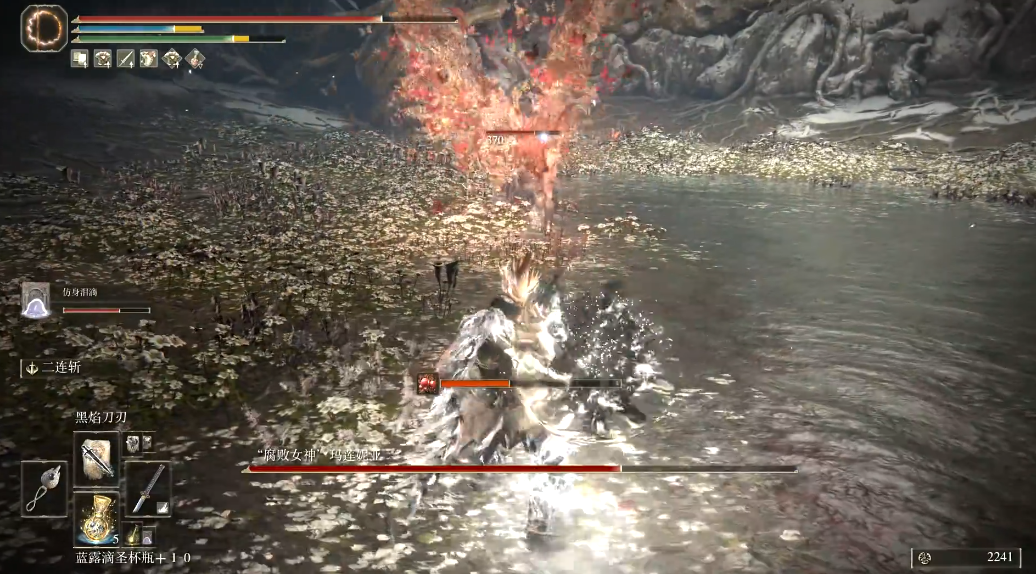Click the red rot status icon above enemy bar

[428, 382]
